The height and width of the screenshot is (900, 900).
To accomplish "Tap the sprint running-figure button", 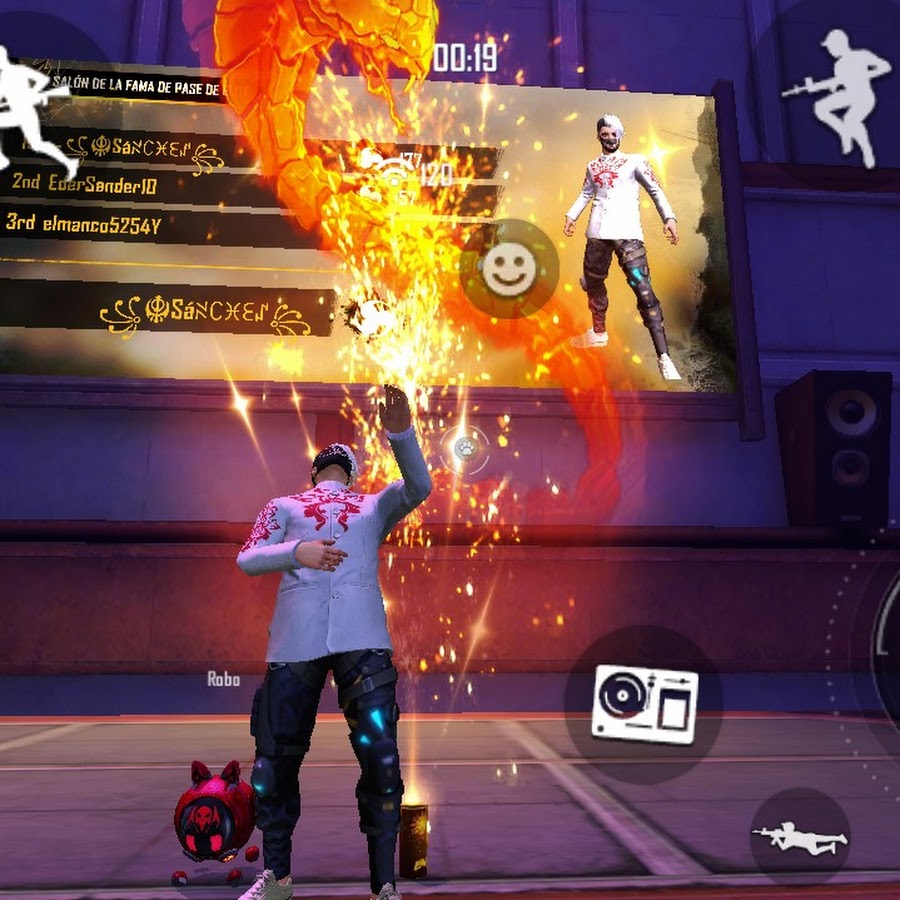I will [38, 108].
